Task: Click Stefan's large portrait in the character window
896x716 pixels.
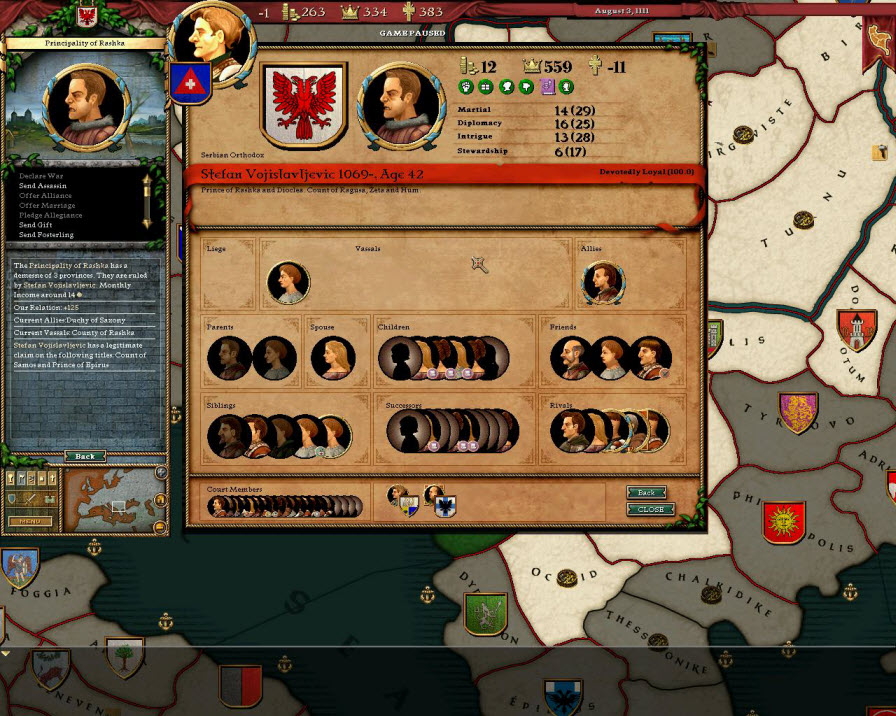Action: click(x=402, y=104)
